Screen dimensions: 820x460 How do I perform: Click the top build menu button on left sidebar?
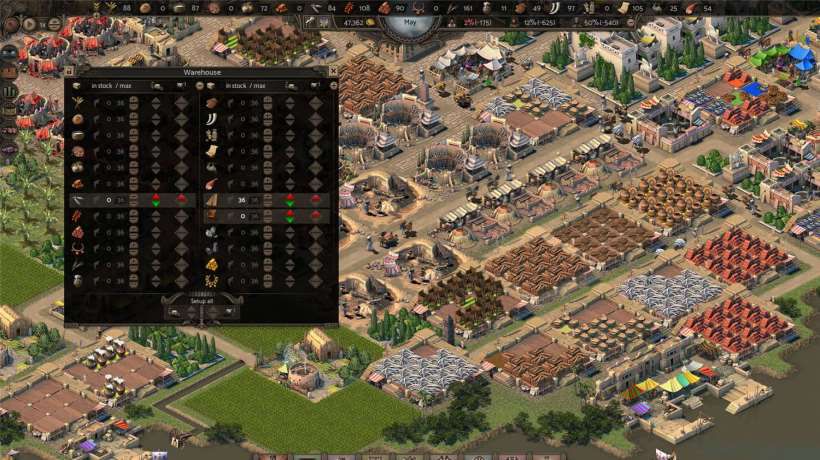pos(9,52)
